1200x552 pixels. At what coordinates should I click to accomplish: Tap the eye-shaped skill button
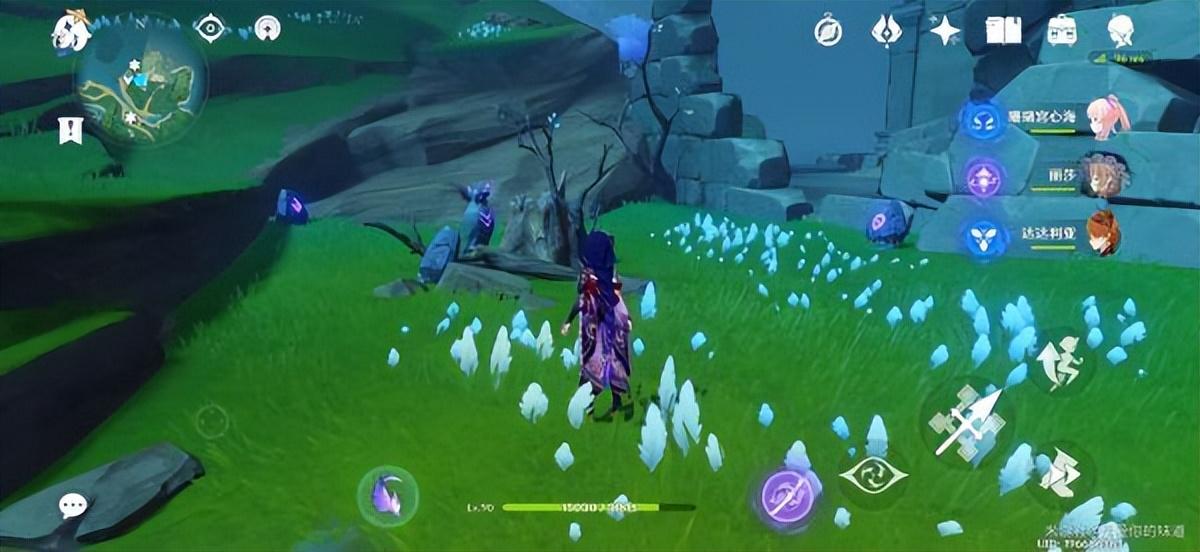(x=873, y=474)
